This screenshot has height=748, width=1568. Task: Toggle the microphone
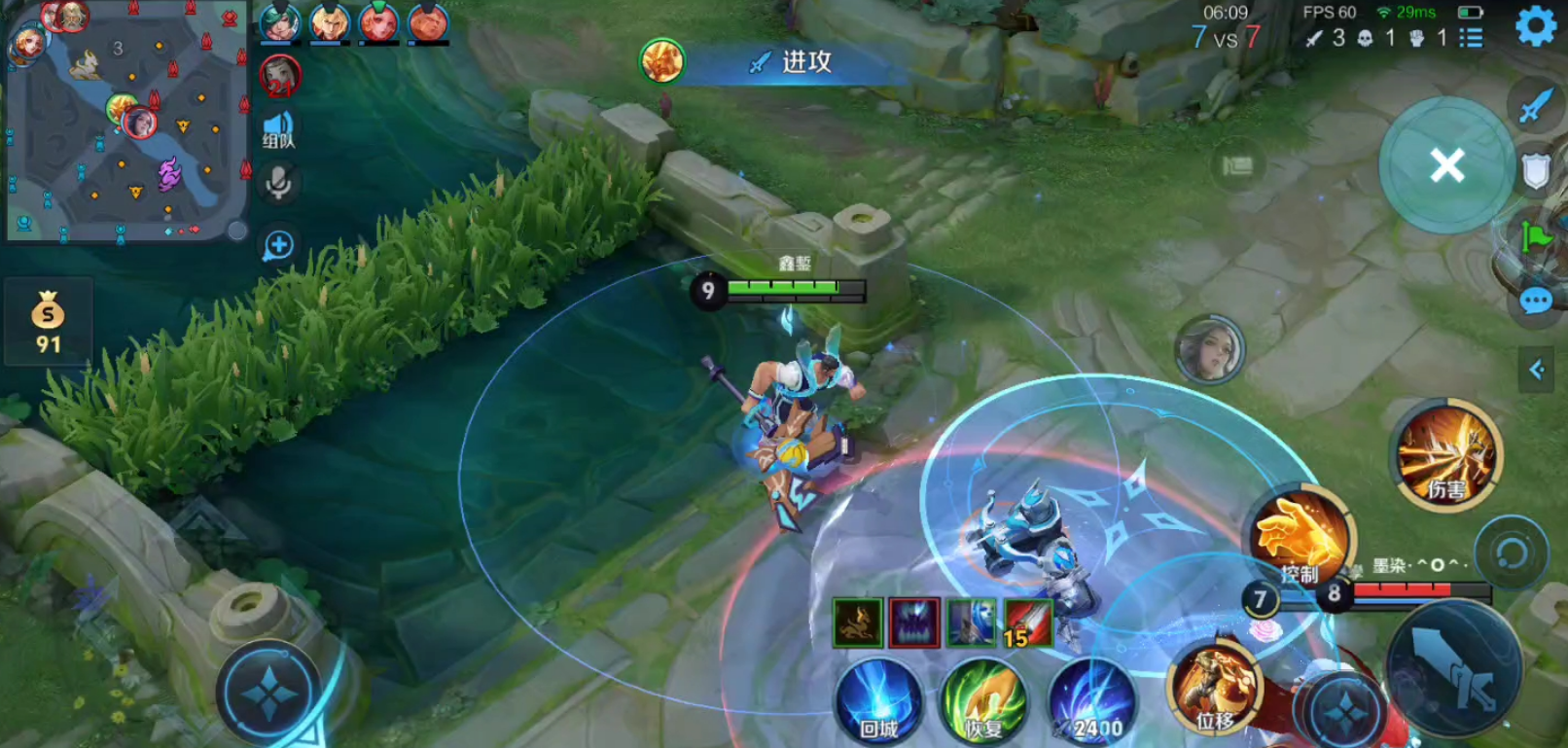pos(279,183)
